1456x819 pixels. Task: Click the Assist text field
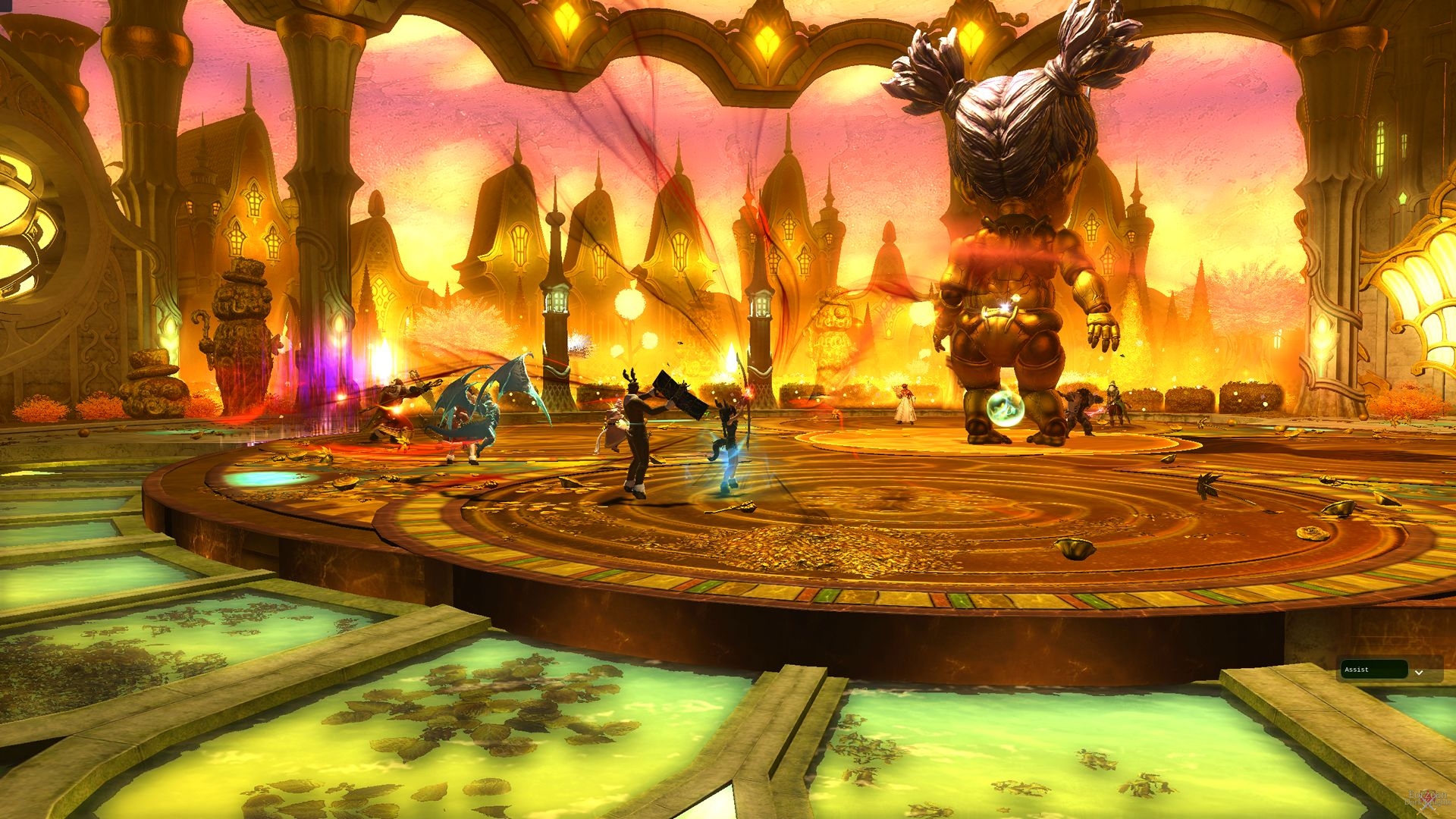click(x=1373, y=670)
